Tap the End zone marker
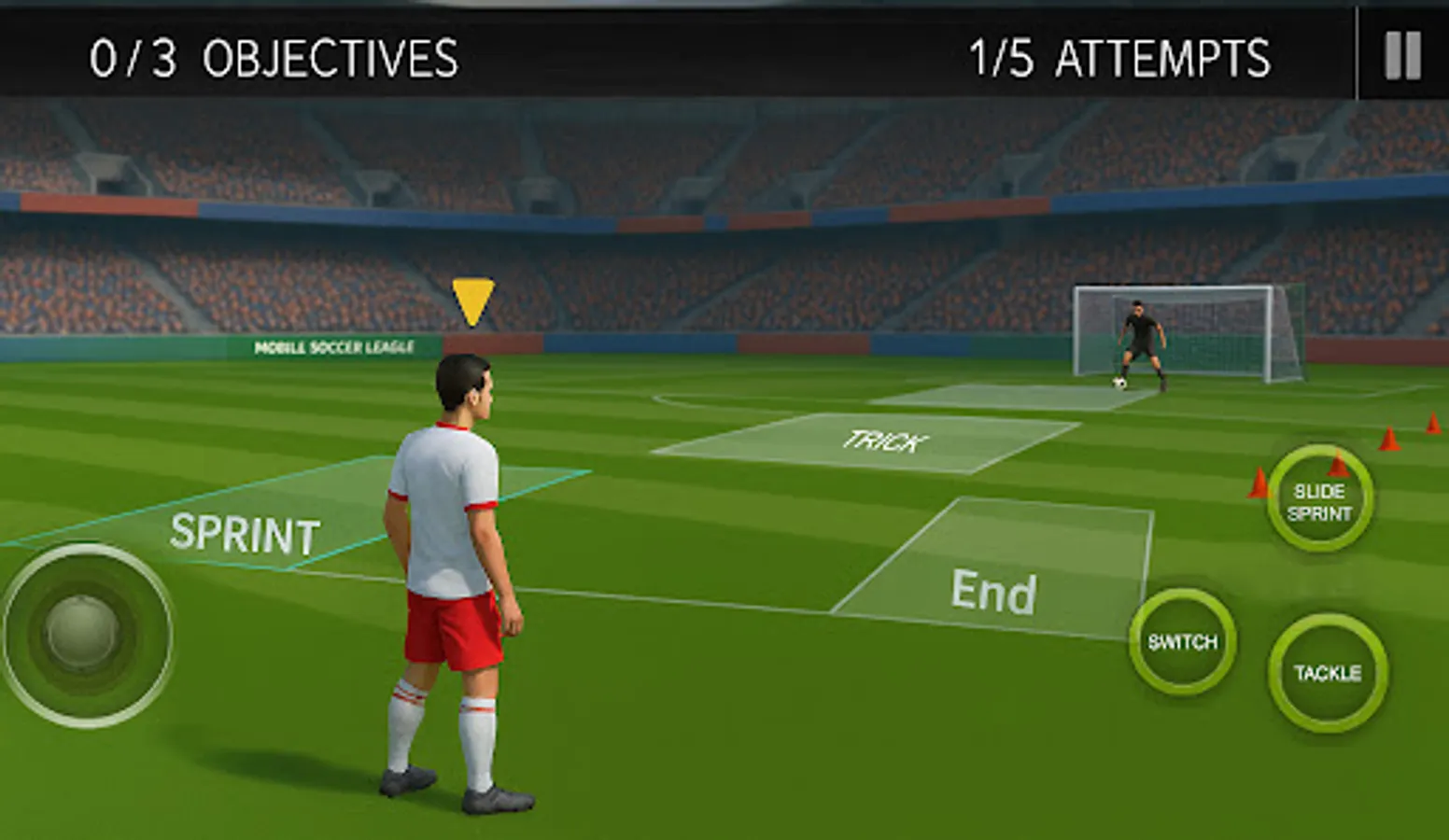1449x840 pixels. [x=994, y=590]
